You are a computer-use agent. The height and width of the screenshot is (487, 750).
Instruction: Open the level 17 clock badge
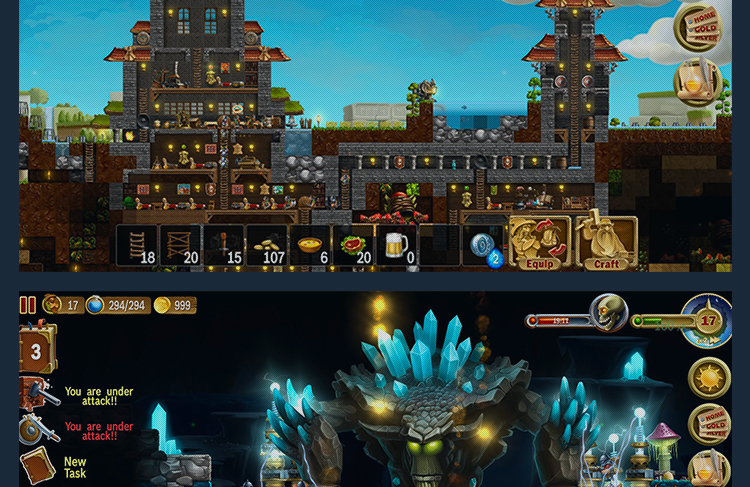click(x=708, y=322)
